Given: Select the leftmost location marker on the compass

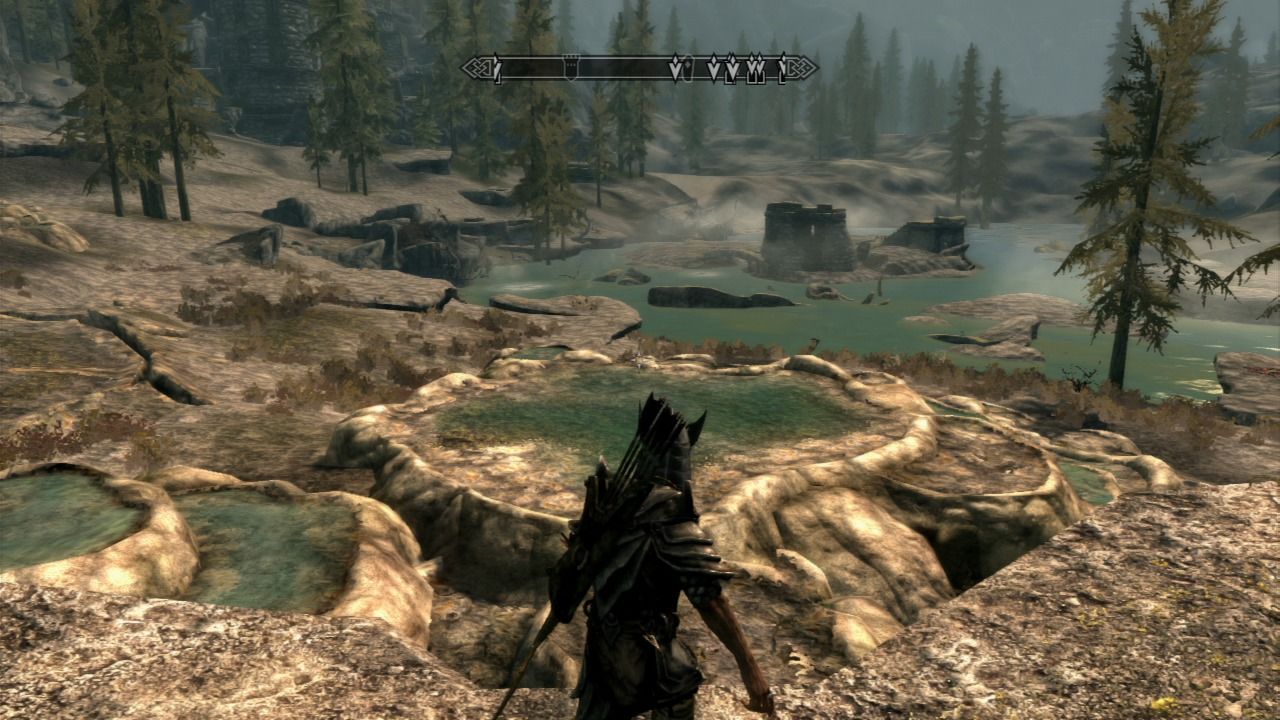Looking at the screenshot, I should [x=496, y=66].
